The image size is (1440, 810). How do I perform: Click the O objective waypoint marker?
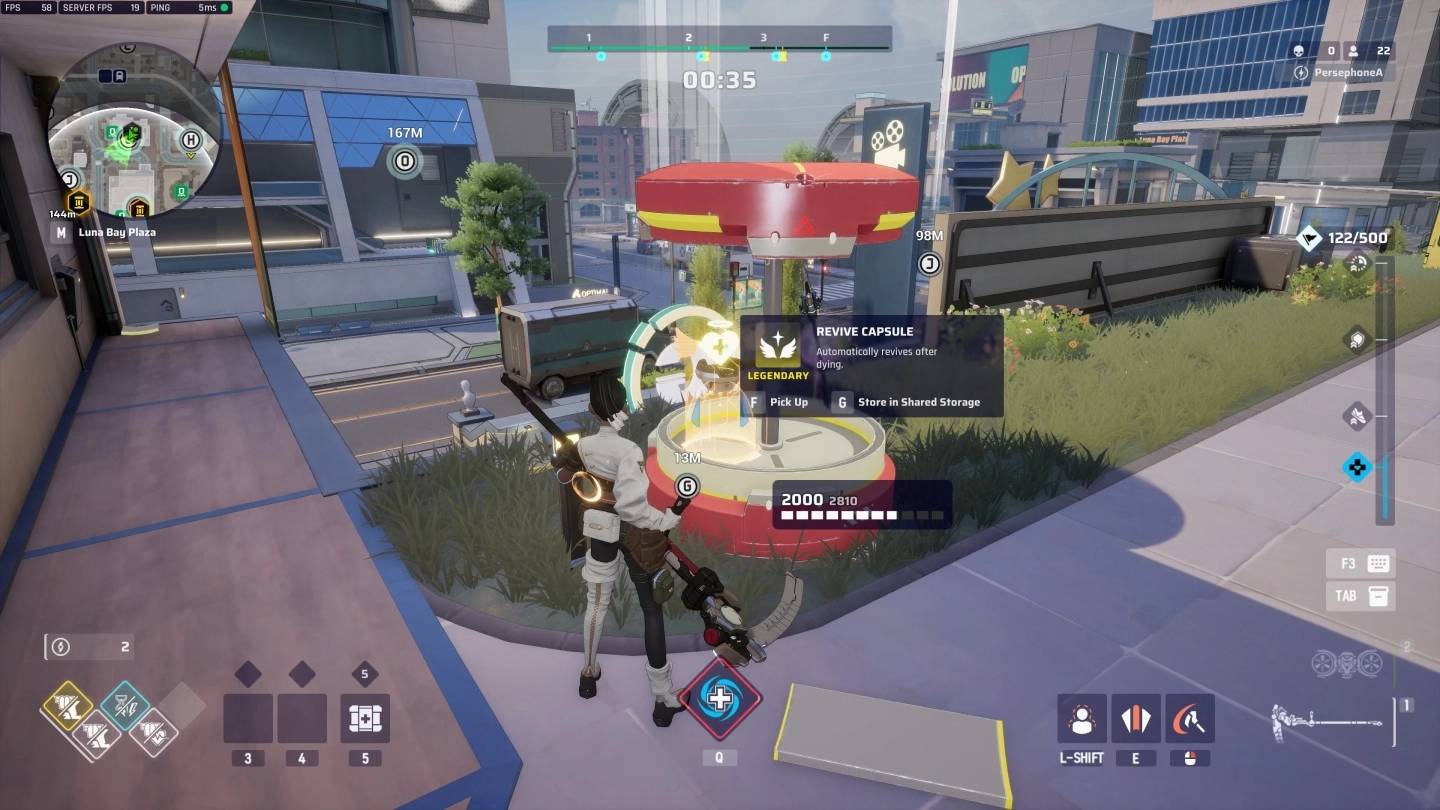coord(405,161)
